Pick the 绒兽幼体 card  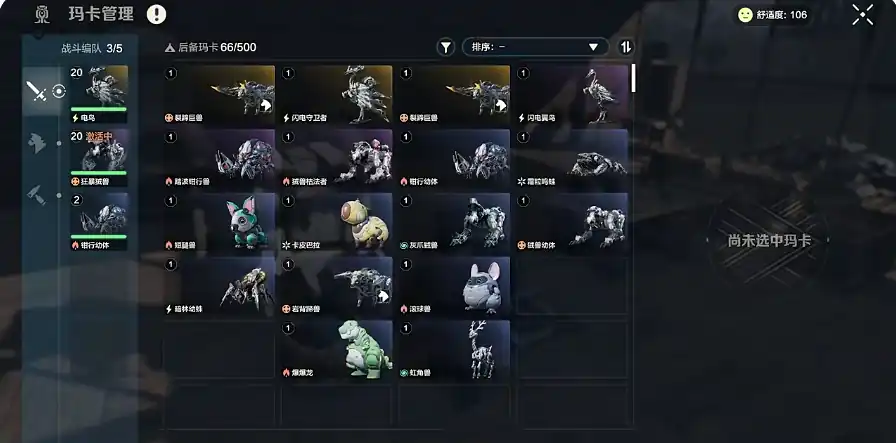pyautogui.click(x=571, y=222)
